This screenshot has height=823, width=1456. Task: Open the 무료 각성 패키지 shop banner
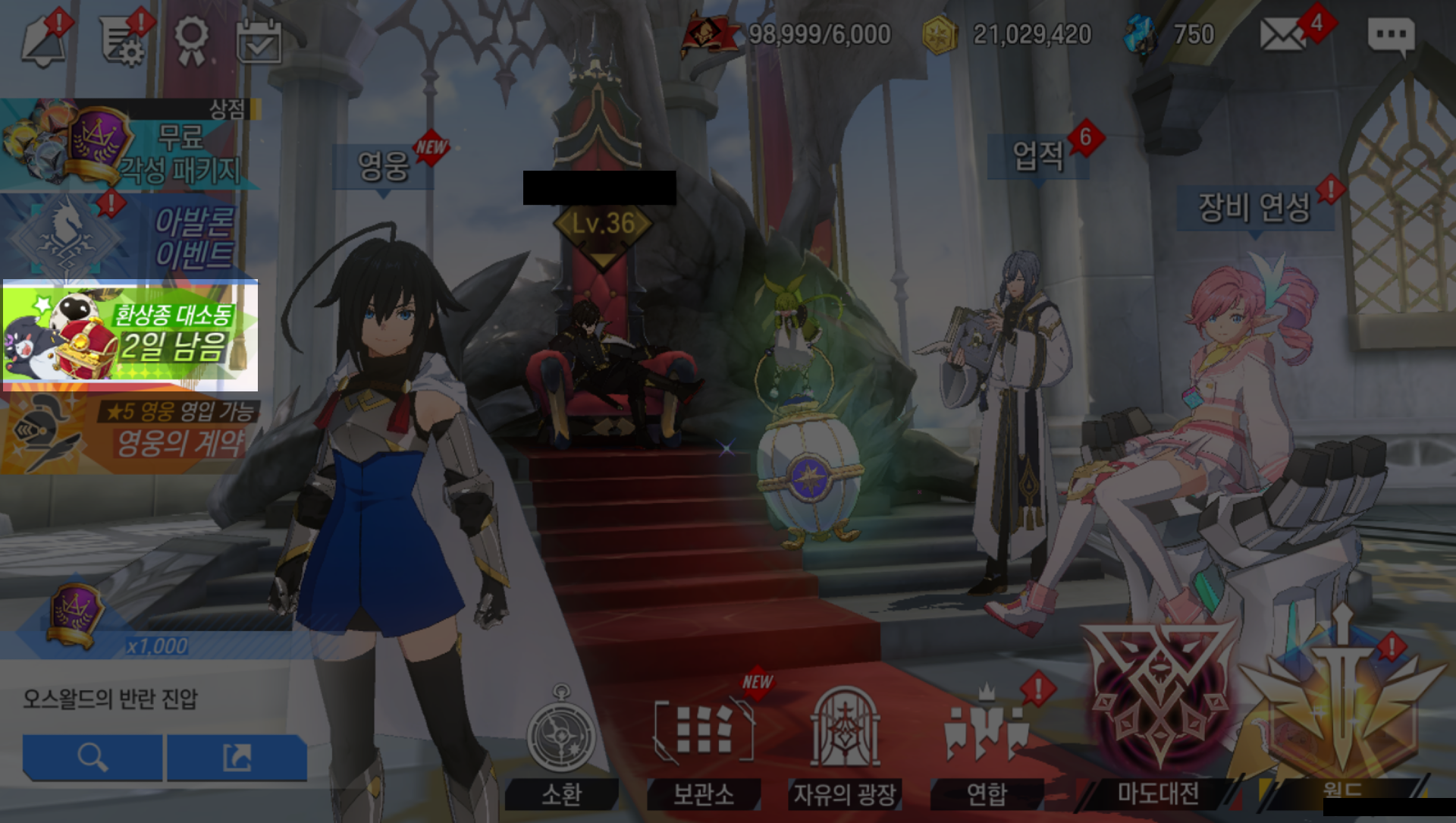point(129,146)
